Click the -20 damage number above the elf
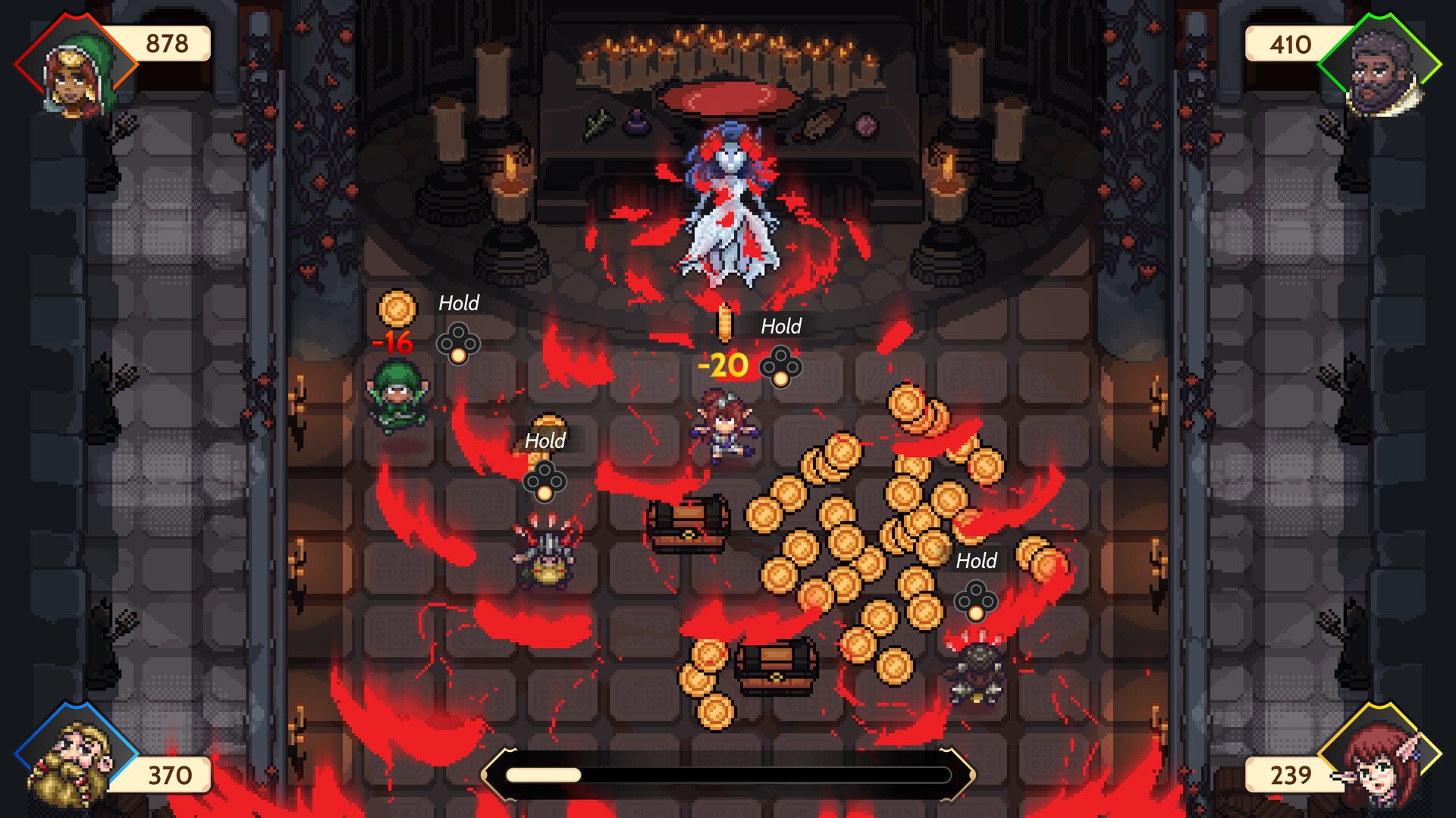Viewport: 1456px width, 818px height. pos(722,364)
